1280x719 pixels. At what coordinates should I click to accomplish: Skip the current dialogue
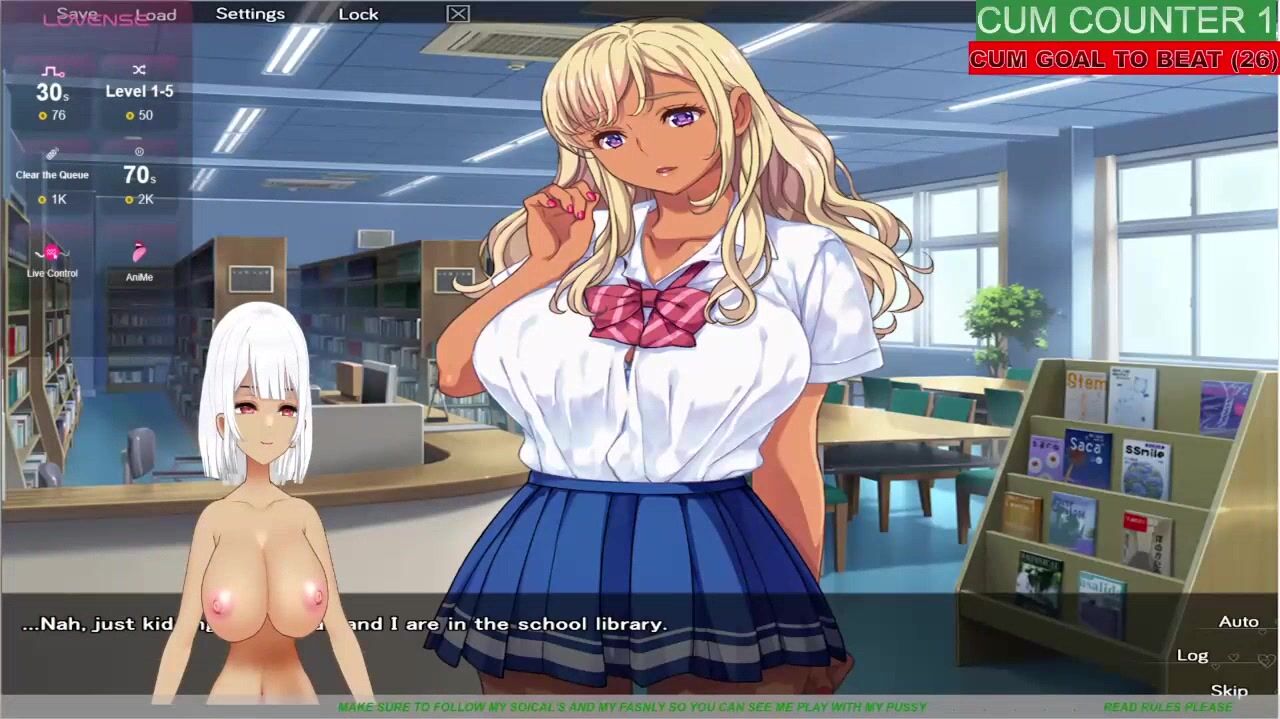click(1229, 690)
